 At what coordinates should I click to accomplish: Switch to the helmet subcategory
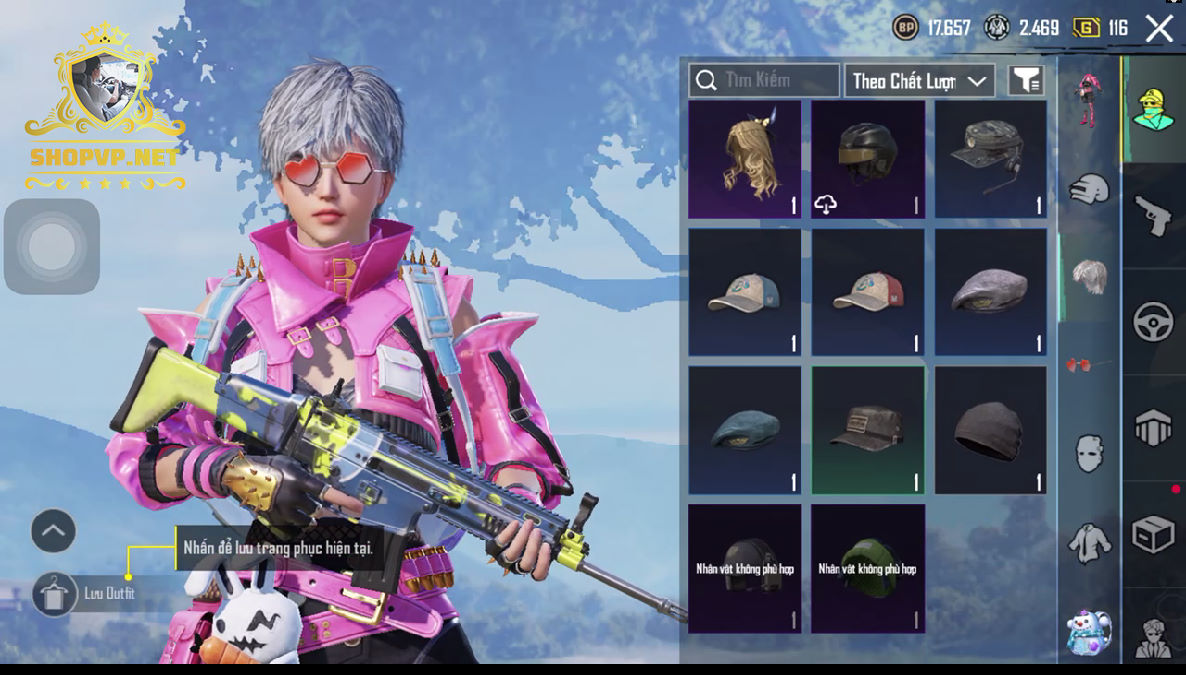click(1089, 189)
